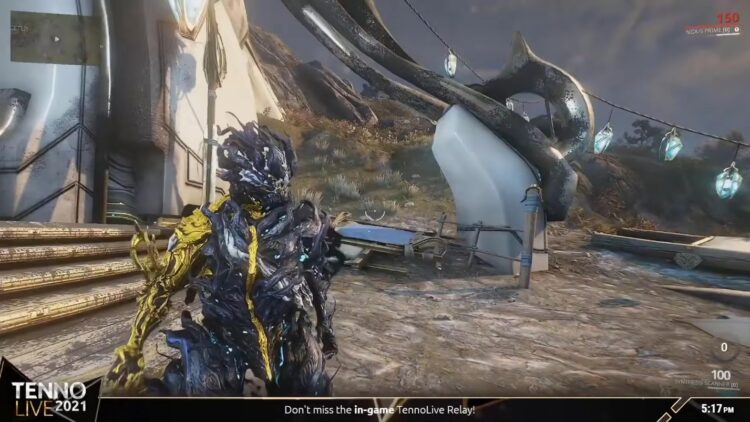Click the TennoLive 2021 logo
Image resolution: width=750 pixels, height=422 pixels.
tap(49, 398)
